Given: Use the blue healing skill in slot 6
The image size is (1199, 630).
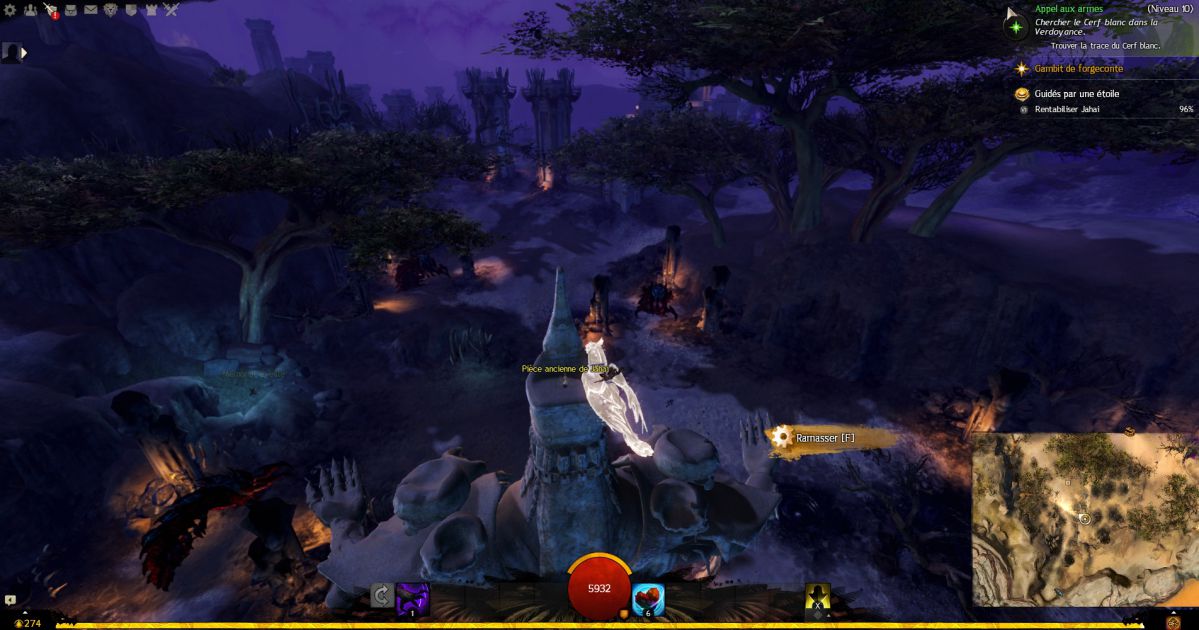Looking at the screenshot, I should (648, 597).
